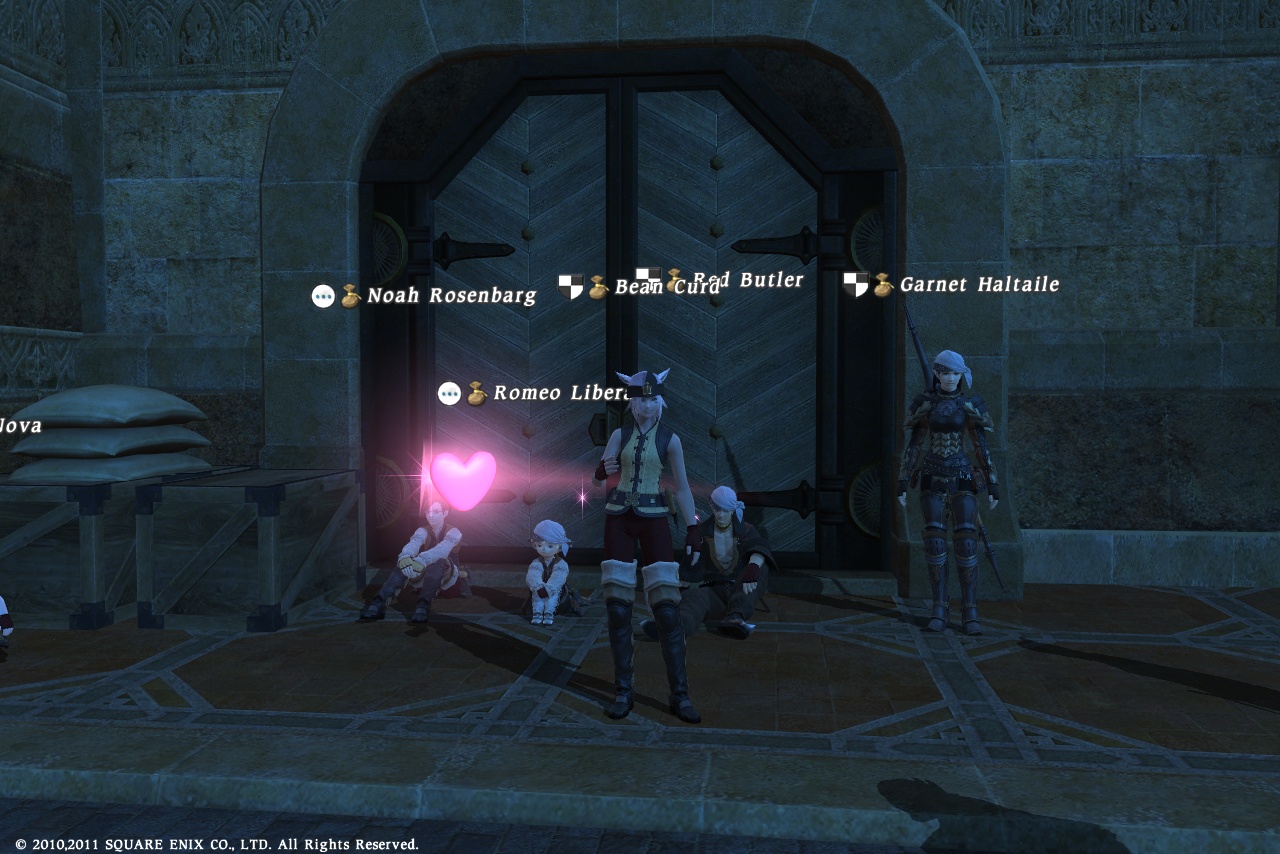Target the Garnet Haltaile name label
This screenshot has height=854, width=1280.
(978, 285)
